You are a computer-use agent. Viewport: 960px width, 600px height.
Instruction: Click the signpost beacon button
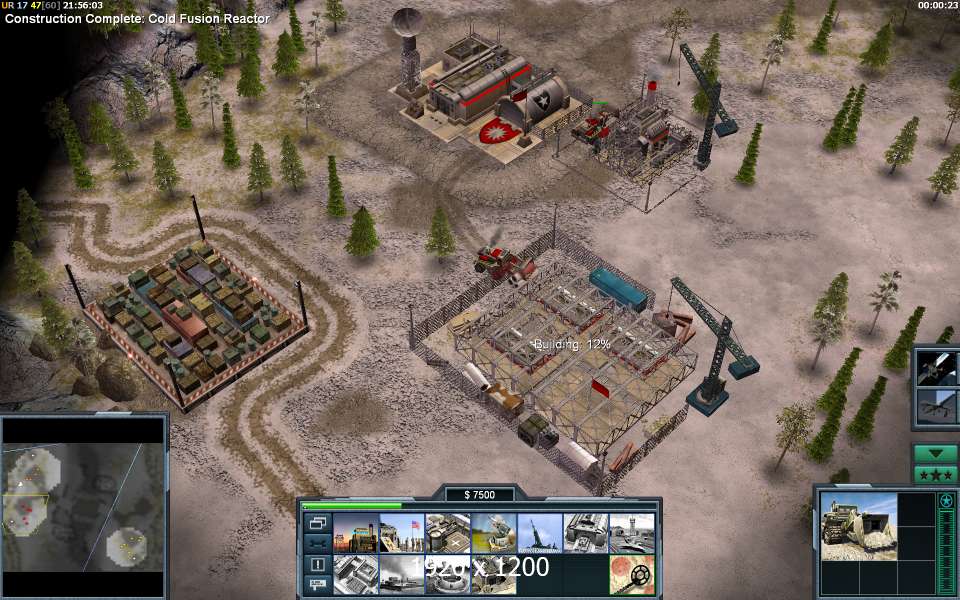coord(317,583)
